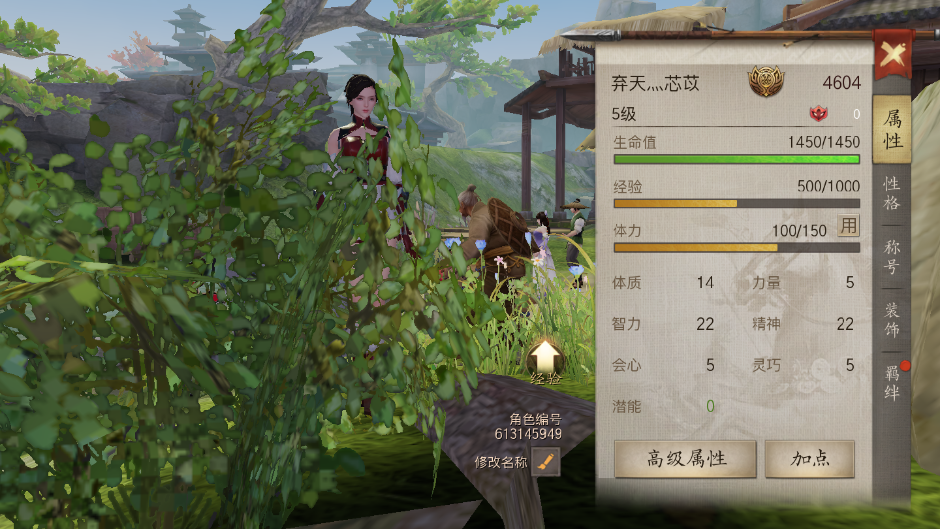Close the character attributes panel
The width and height of the screenshot is (940, 529).
tap(891, 53)
